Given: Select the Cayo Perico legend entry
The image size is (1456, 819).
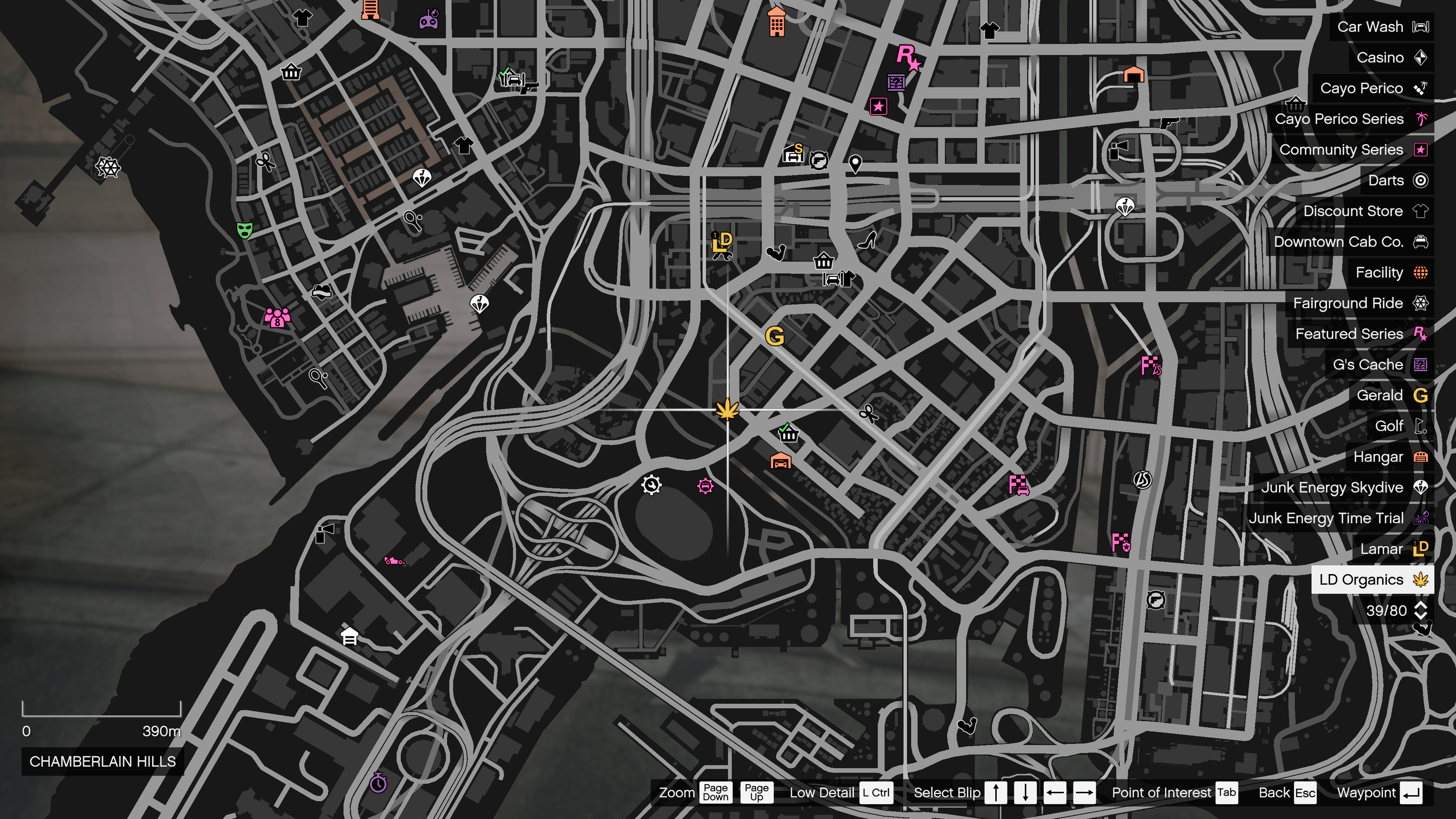Looking at the screenshot, I should [x=1373, y=88].
